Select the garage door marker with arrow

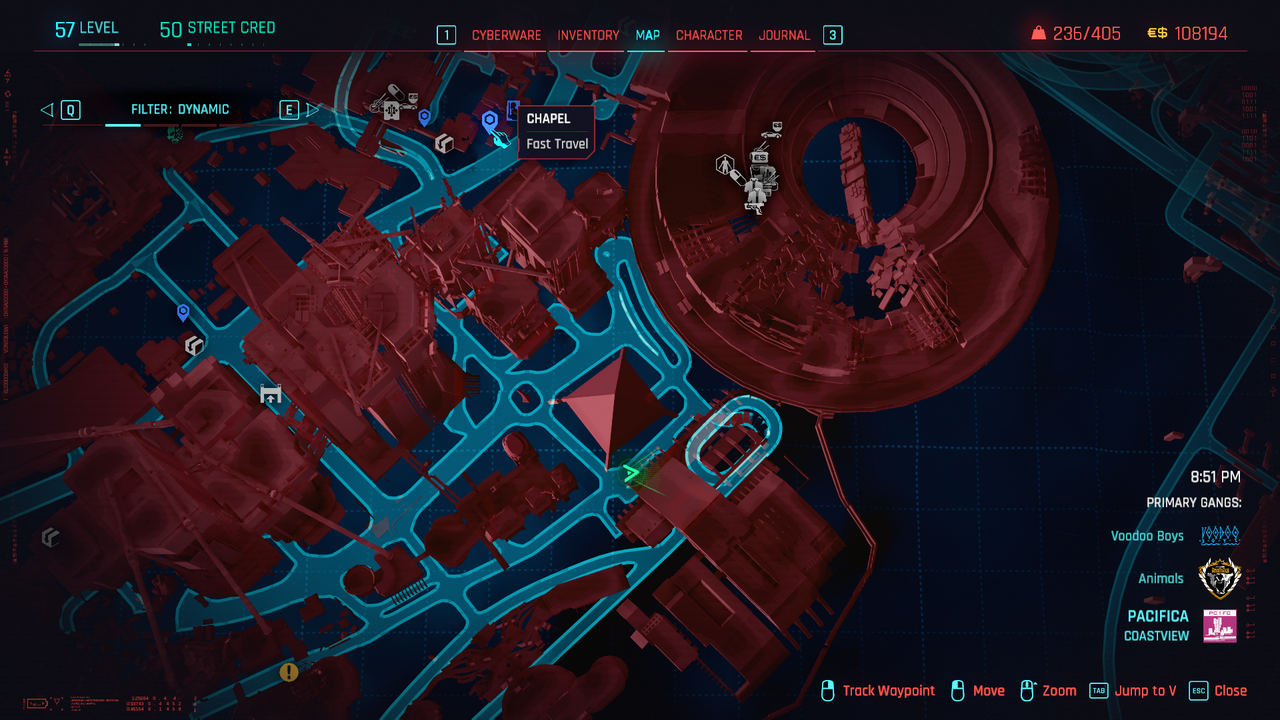[270, 394]
